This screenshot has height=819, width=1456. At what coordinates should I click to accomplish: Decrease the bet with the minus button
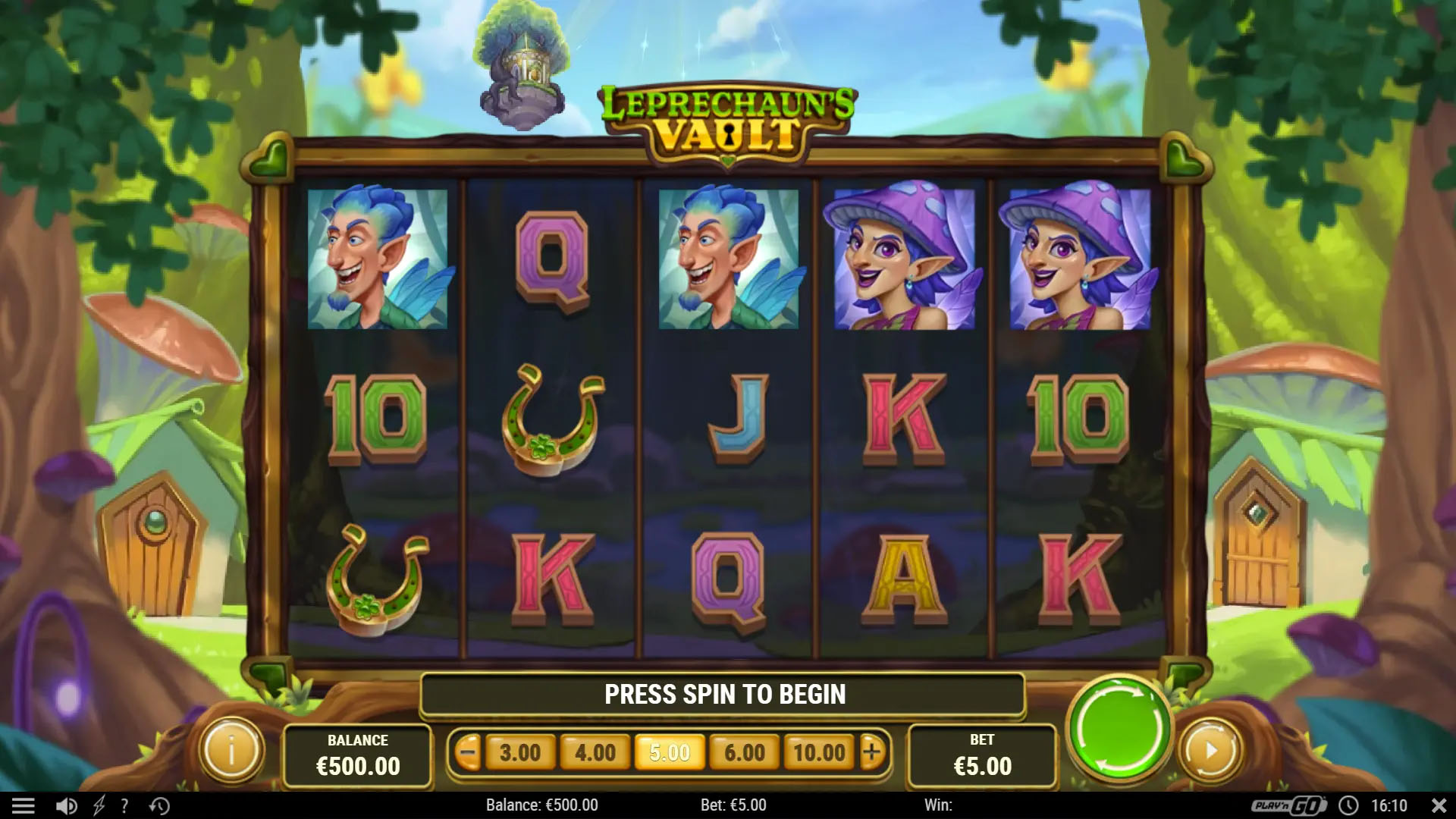[x=468, y=753]
